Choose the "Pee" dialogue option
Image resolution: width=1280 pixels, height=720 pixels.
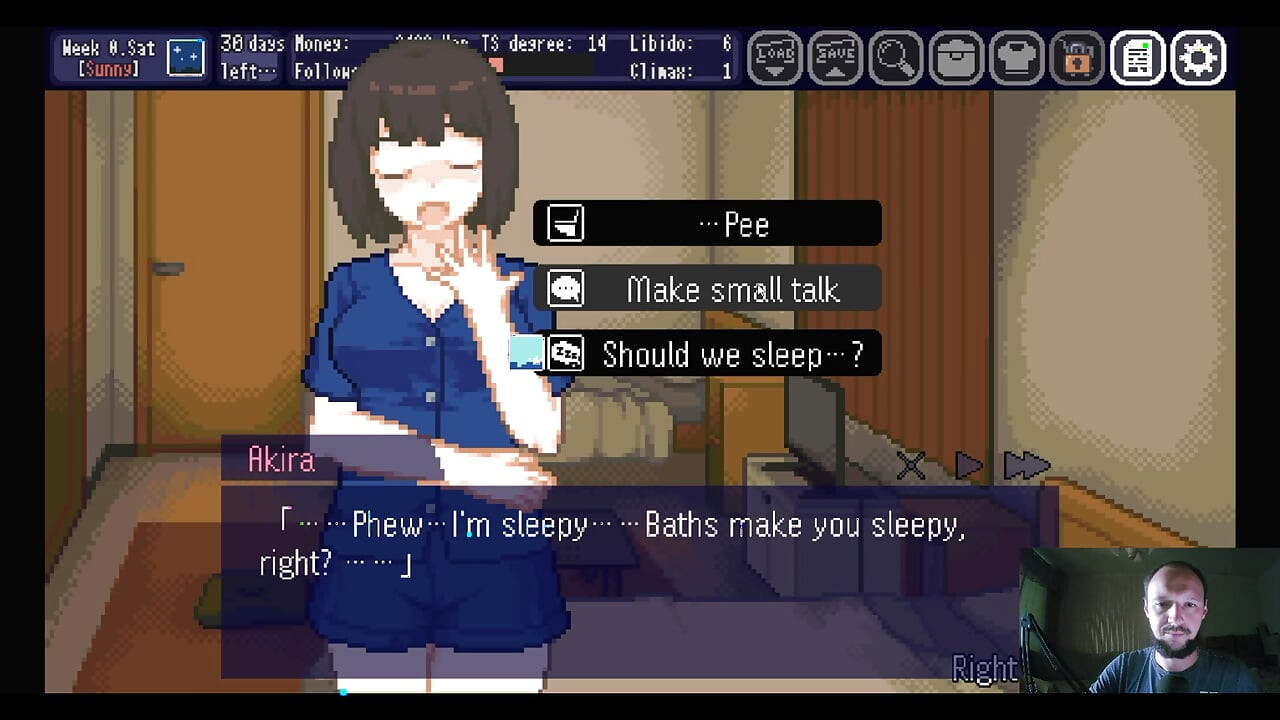click(x=707, y=224)
